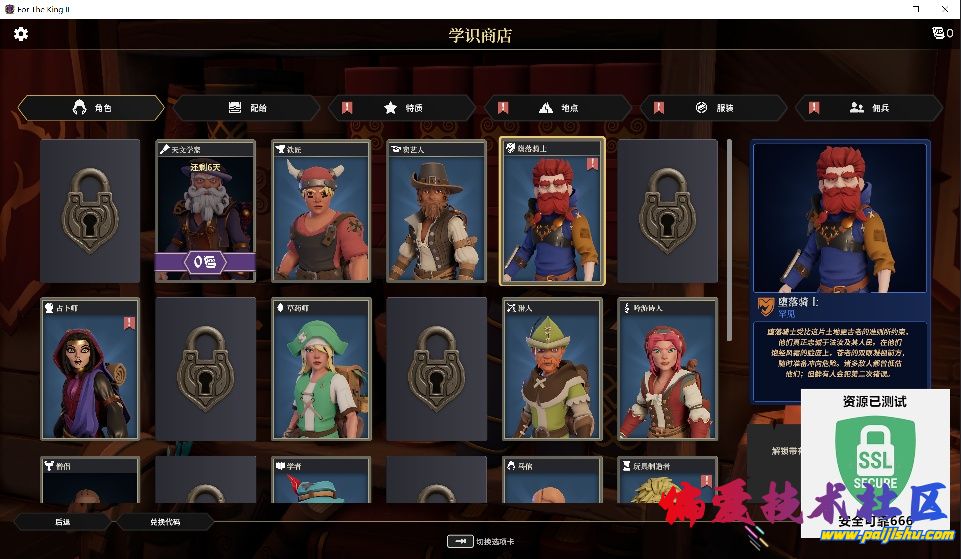Image resolution: width=961 pixels, height=559 pixels.
Task: Open the 特质 tab
Action: tap(403, 108)
